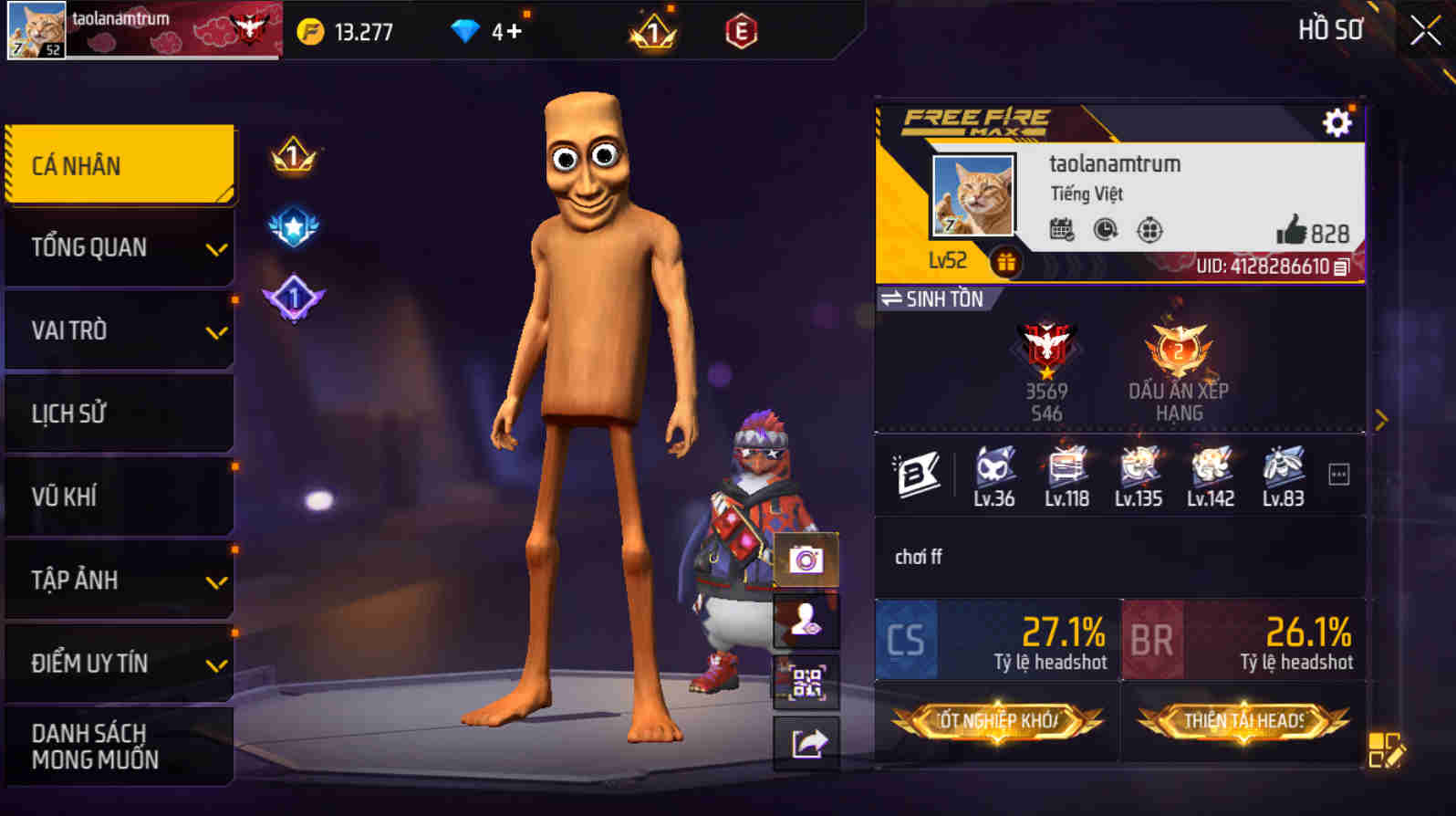Open the camera screenshot tool beside the character
1456x816 pixels.
coord(806,560)
